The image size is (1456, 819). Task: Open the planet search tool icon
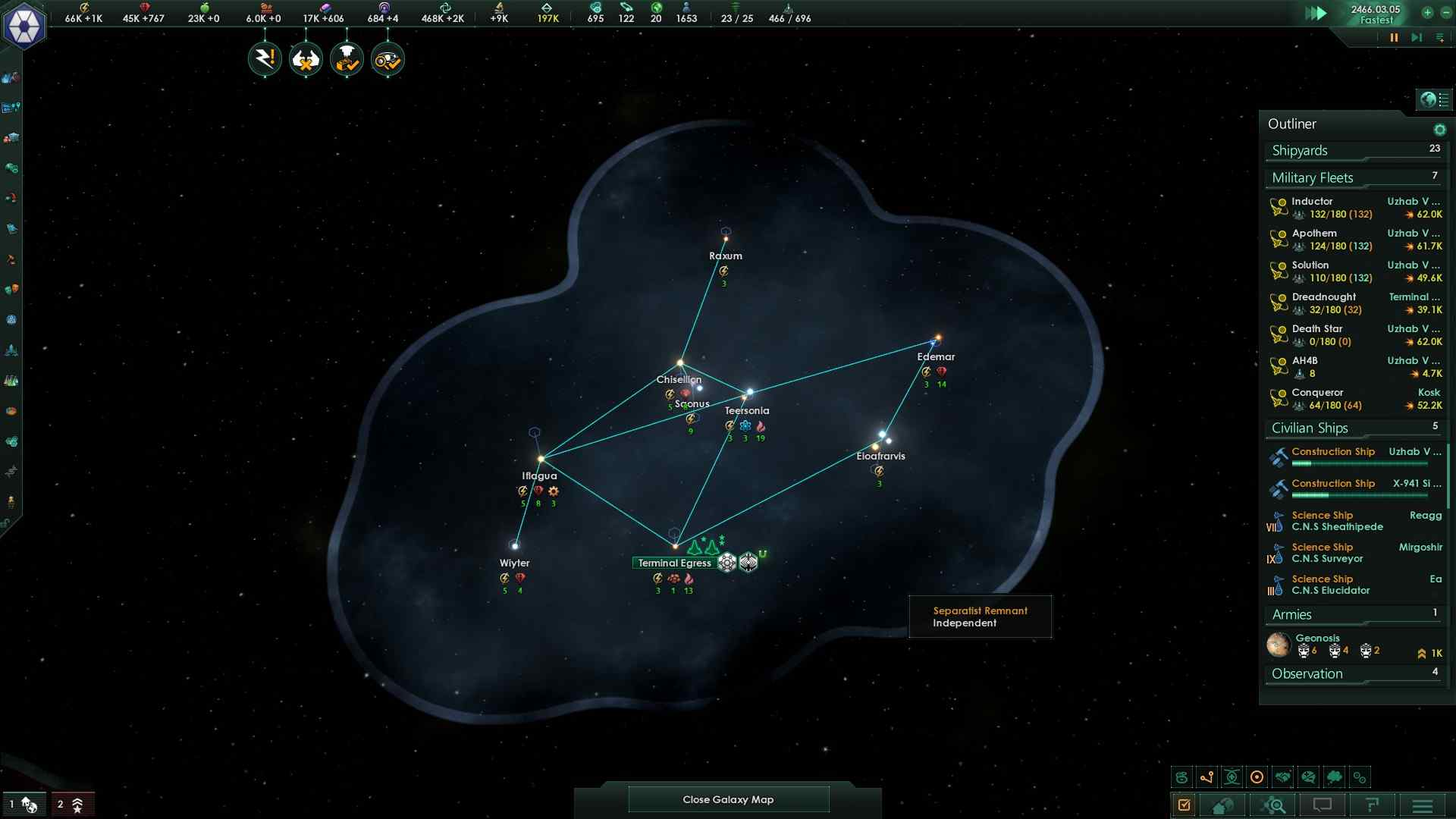(x=1275, y=805)
